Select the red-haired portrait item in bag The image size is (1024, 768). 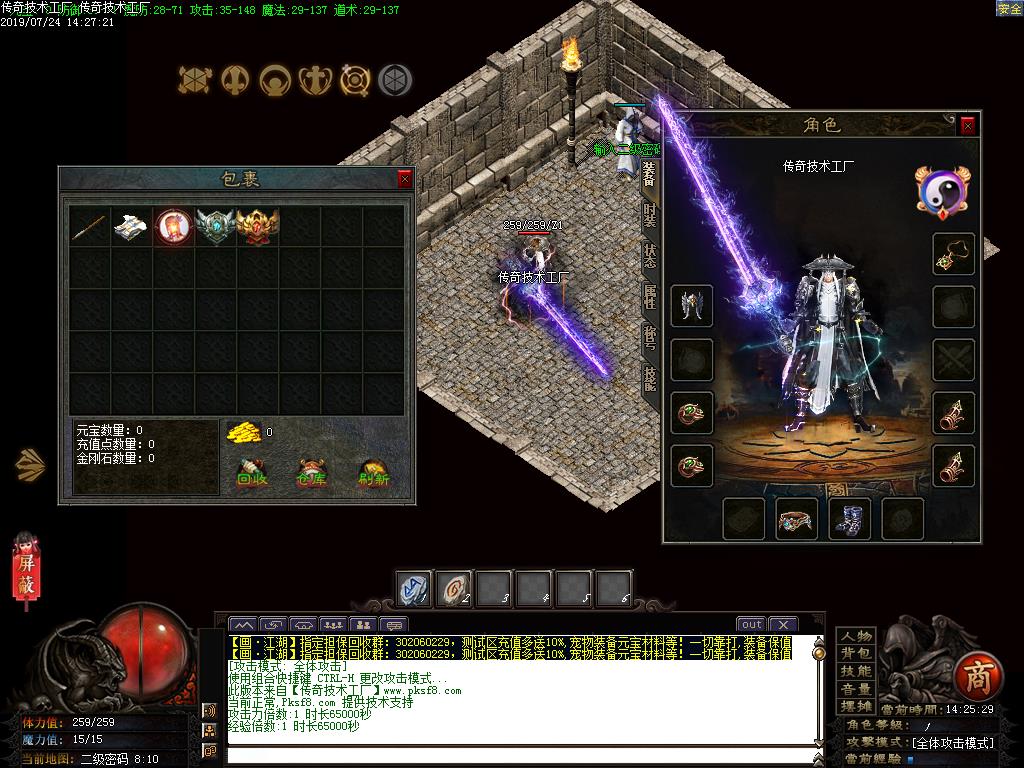tap(173, 227)
